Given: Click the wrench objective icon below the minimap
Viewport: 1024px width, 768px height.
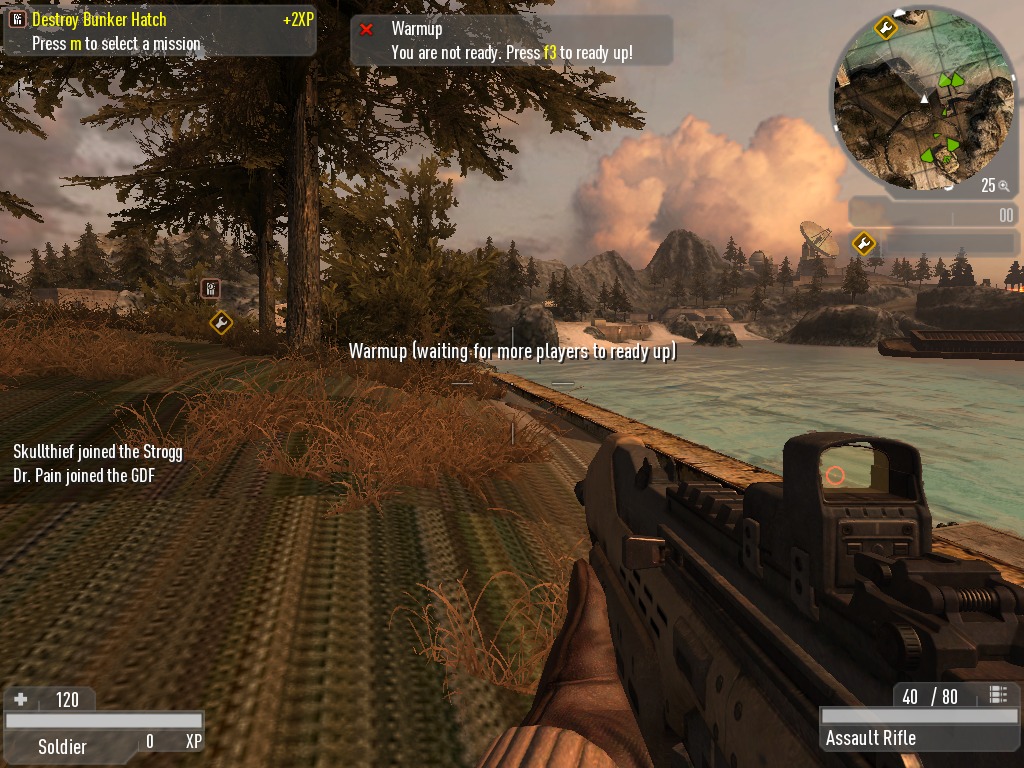Looking at the screenshot, I should [863, 243].
